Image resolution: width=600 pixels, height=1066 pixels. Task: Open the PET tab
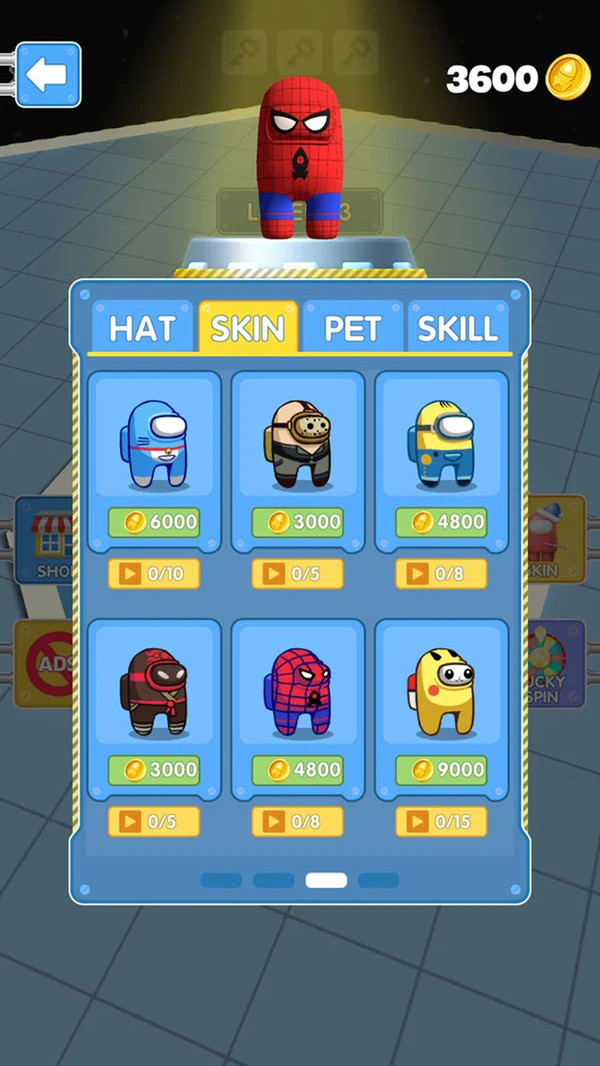point(352,328)
